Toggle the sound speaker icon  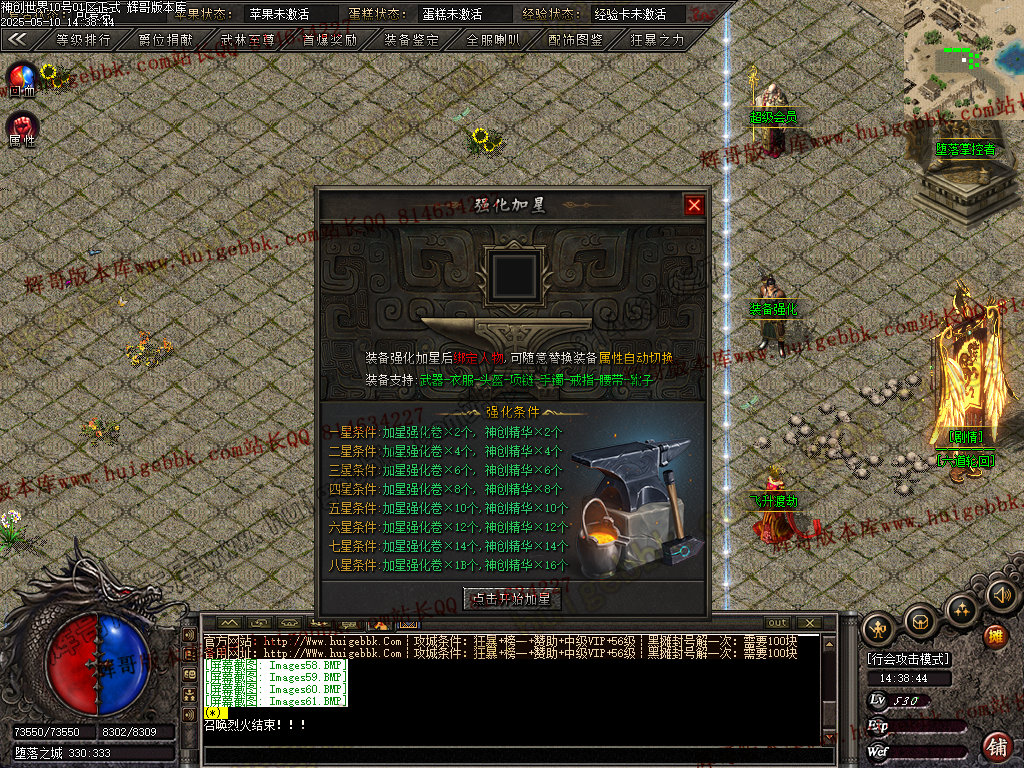1001,596
